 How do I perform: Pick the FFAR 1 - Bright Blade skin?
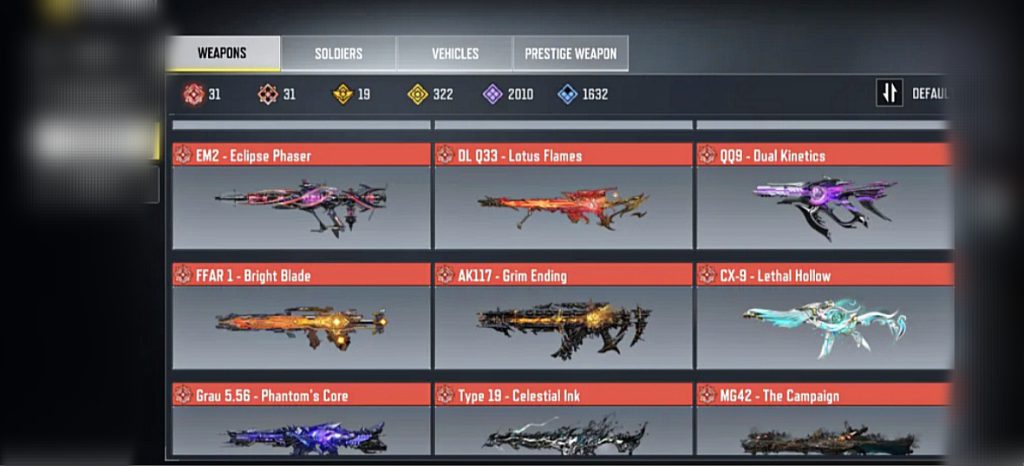coord(300,316)
